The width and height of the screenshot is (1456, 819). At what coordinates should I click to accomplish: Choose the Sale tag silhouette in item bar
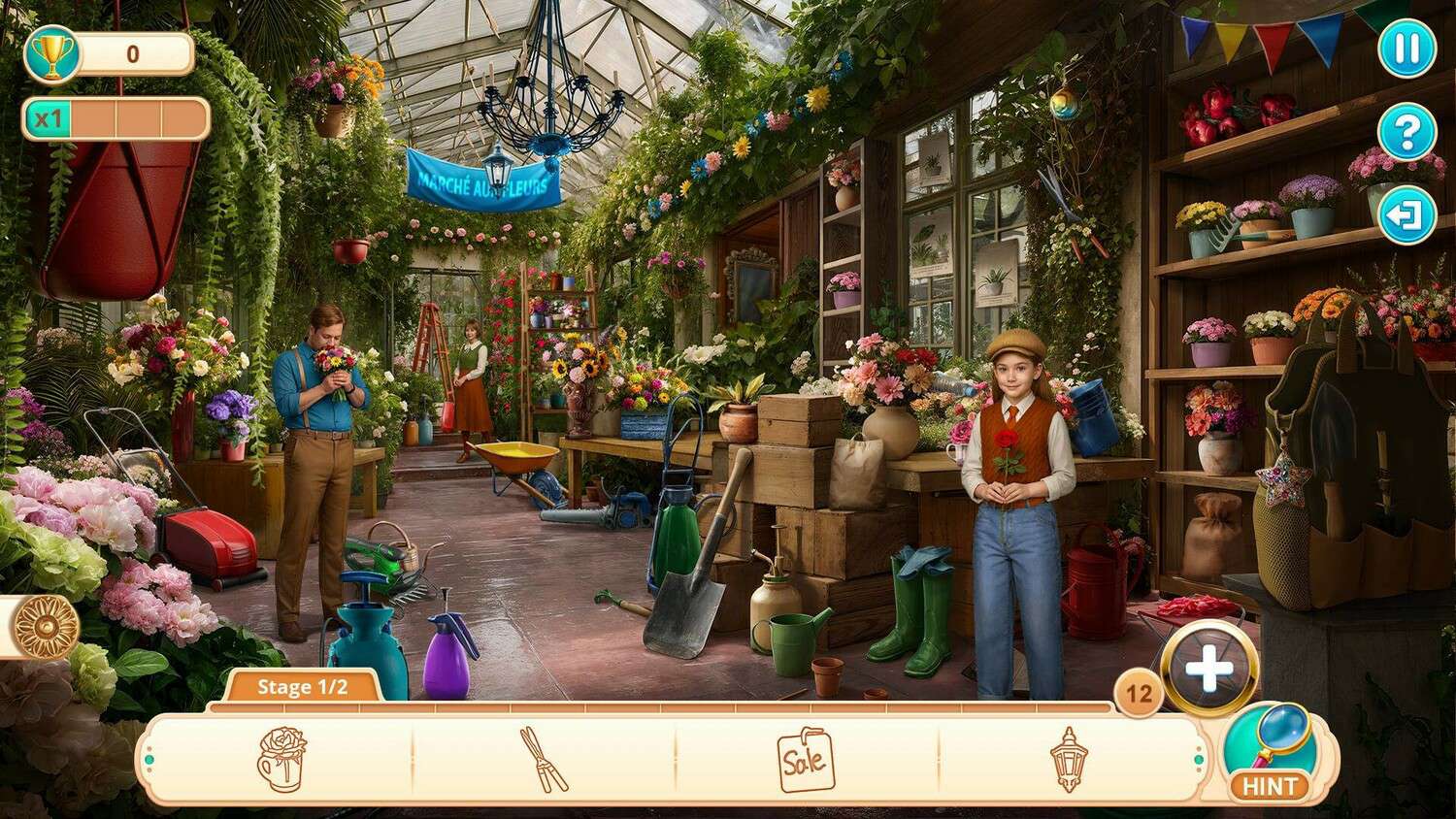[806, 759]
